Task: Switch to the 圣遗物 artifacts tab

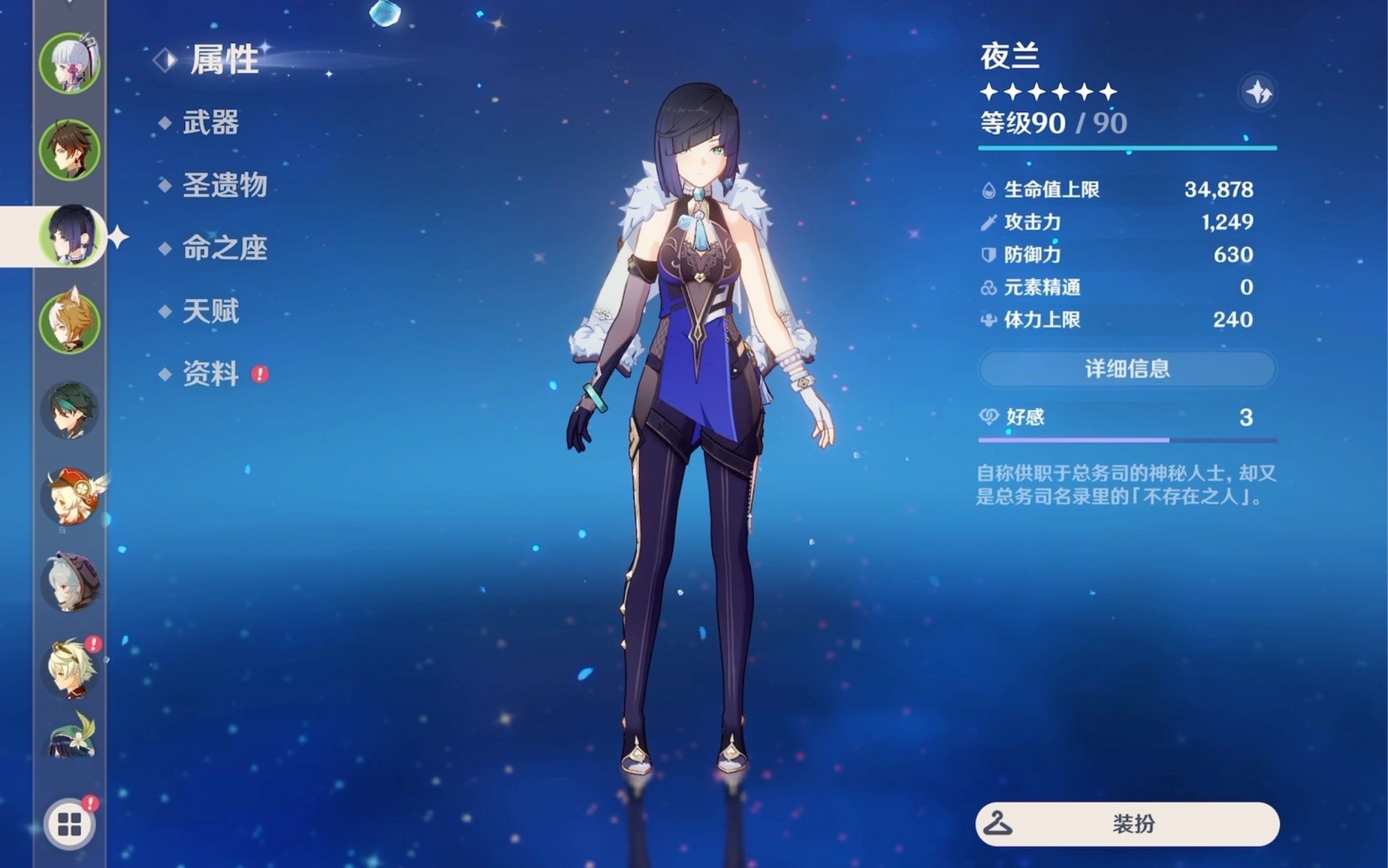Action: (x=224, y=186)
